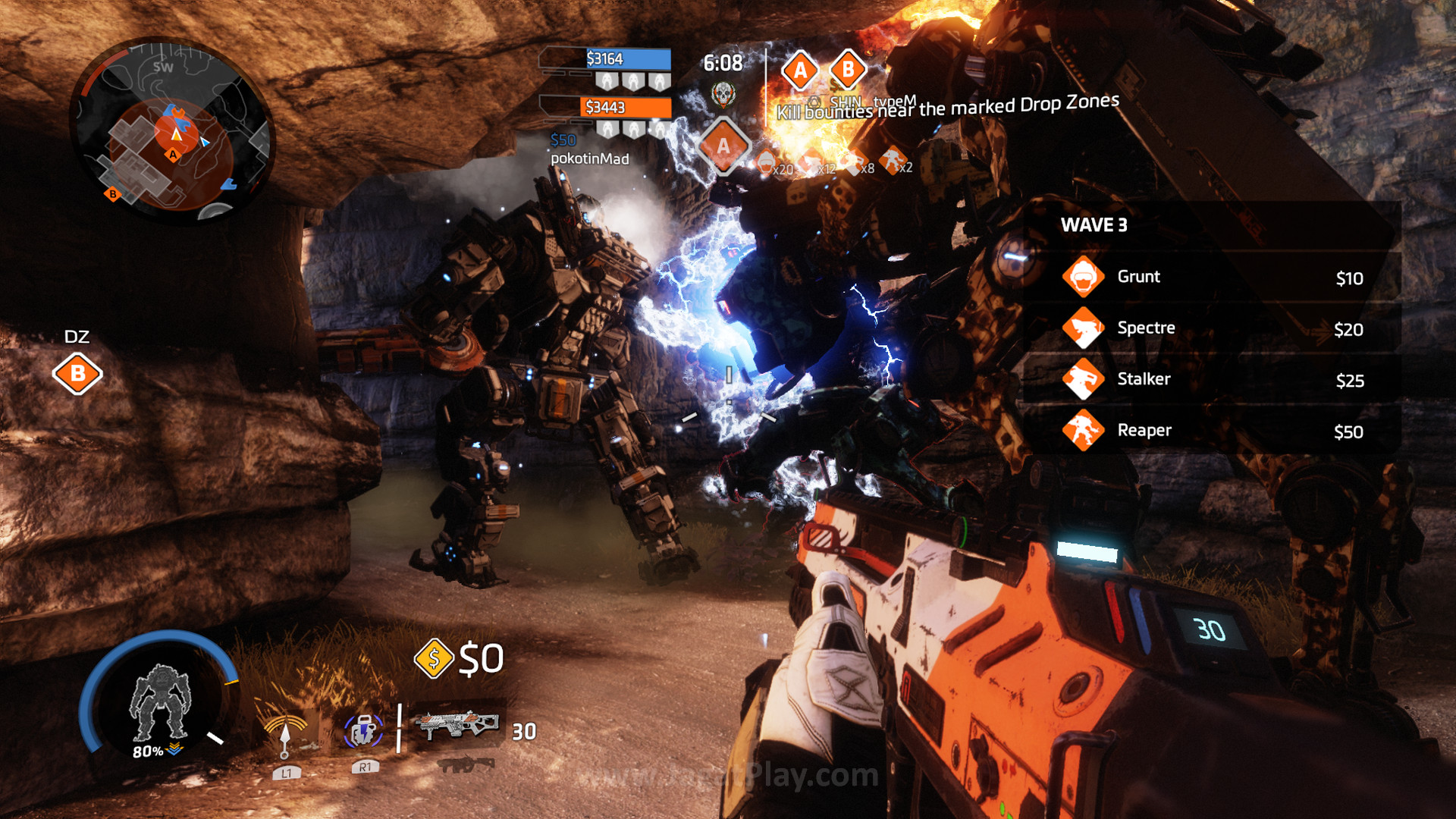Pick the Reaper bounty row
Screen dimensions: 1456x819
(1212, 431)
